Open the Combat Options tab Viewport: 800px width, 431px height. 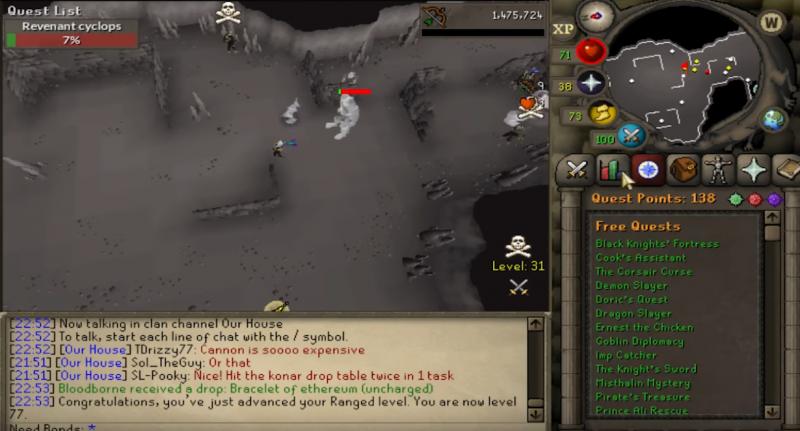[574, 171]
